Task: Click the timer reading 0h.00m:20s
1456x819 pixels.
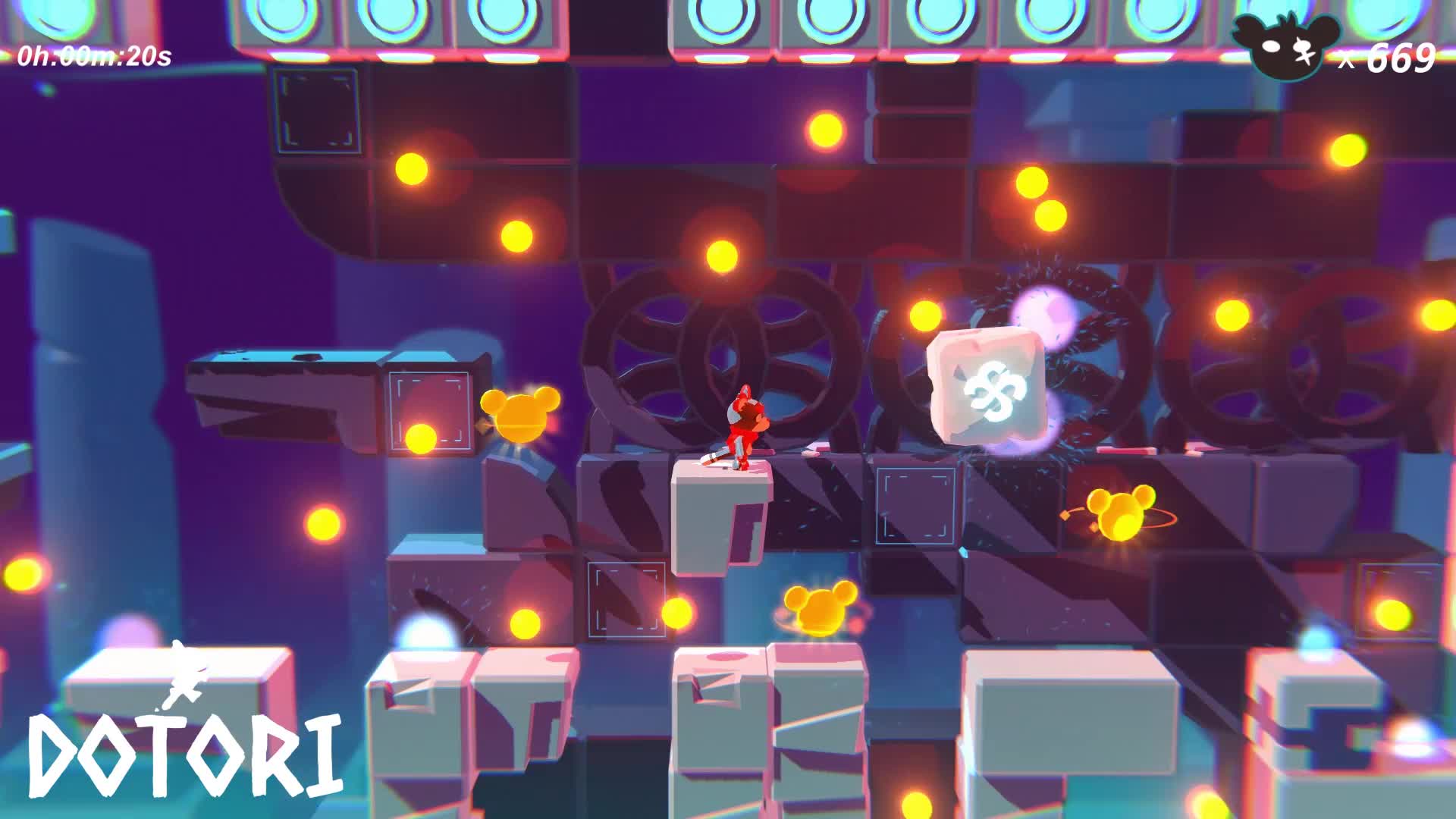Action: click(x=95, y=53)
